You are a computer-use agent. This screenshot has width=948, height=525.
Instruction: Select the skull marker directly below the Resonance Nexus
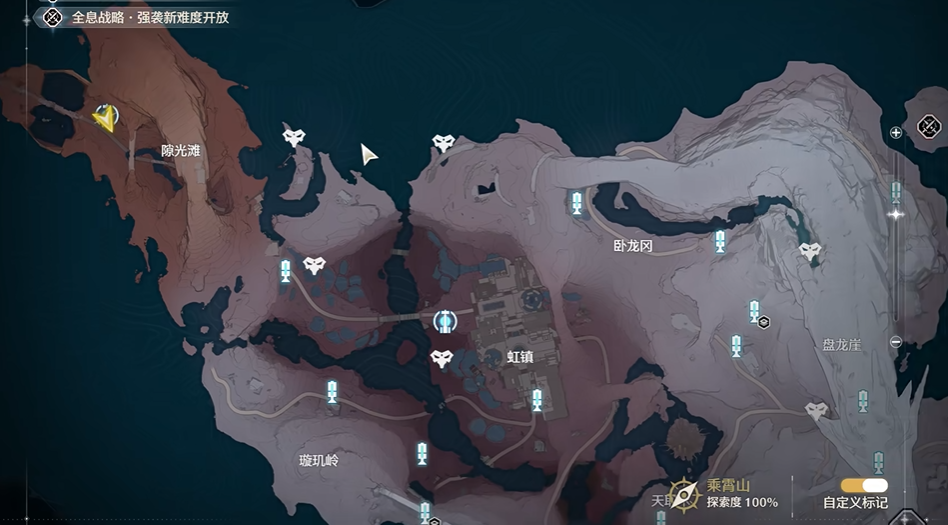coord(441,358)
